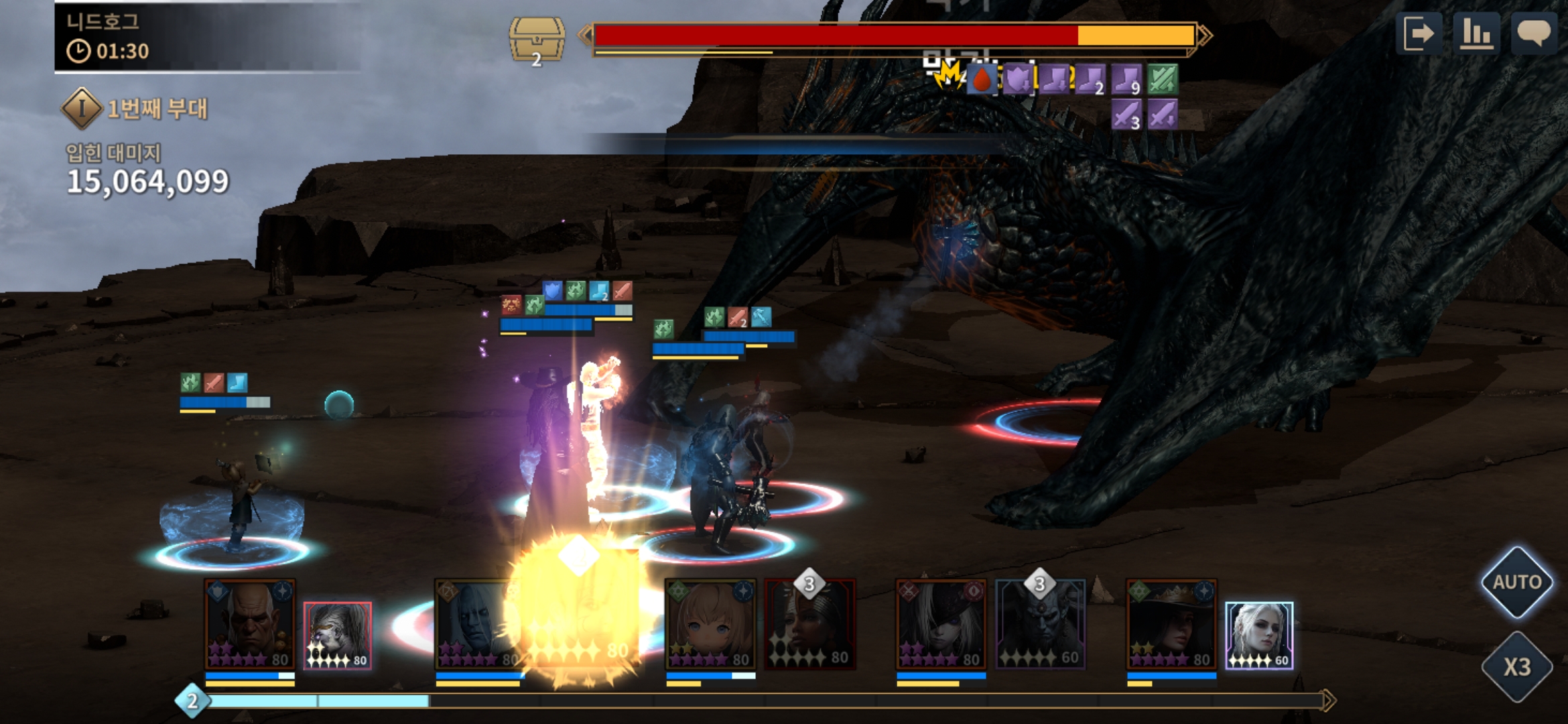Screen dimensions: 1568x724
Task: Select the white-braided woman small portrait
Action: pos(1259,635)
